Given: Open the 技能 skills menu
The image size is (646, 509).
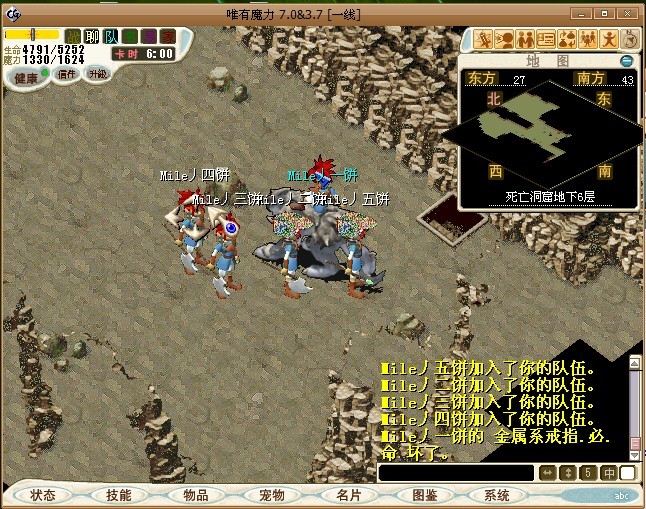Looking at the screenshot, I should click(x=119, y=495).
